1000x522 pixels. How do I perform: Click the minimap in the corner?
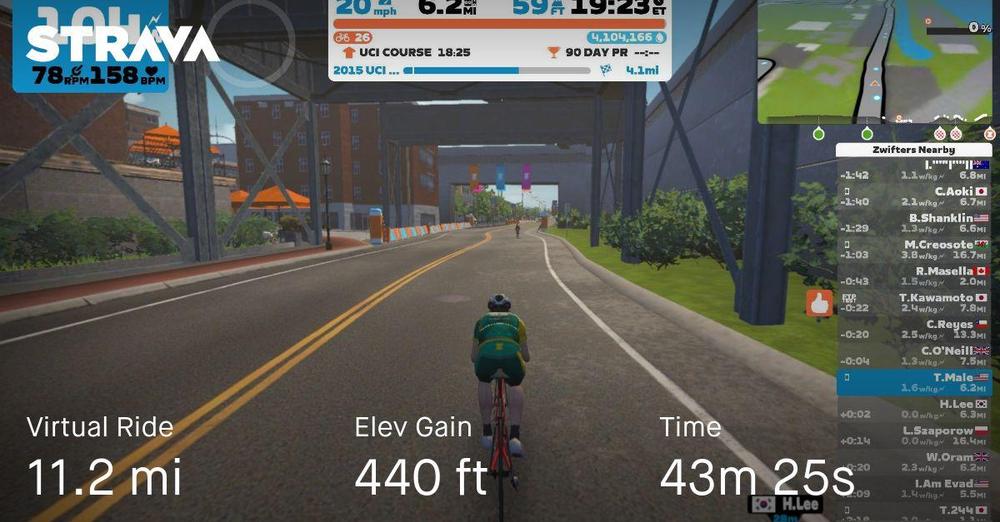pyautogui.click(x=877, y=62)
